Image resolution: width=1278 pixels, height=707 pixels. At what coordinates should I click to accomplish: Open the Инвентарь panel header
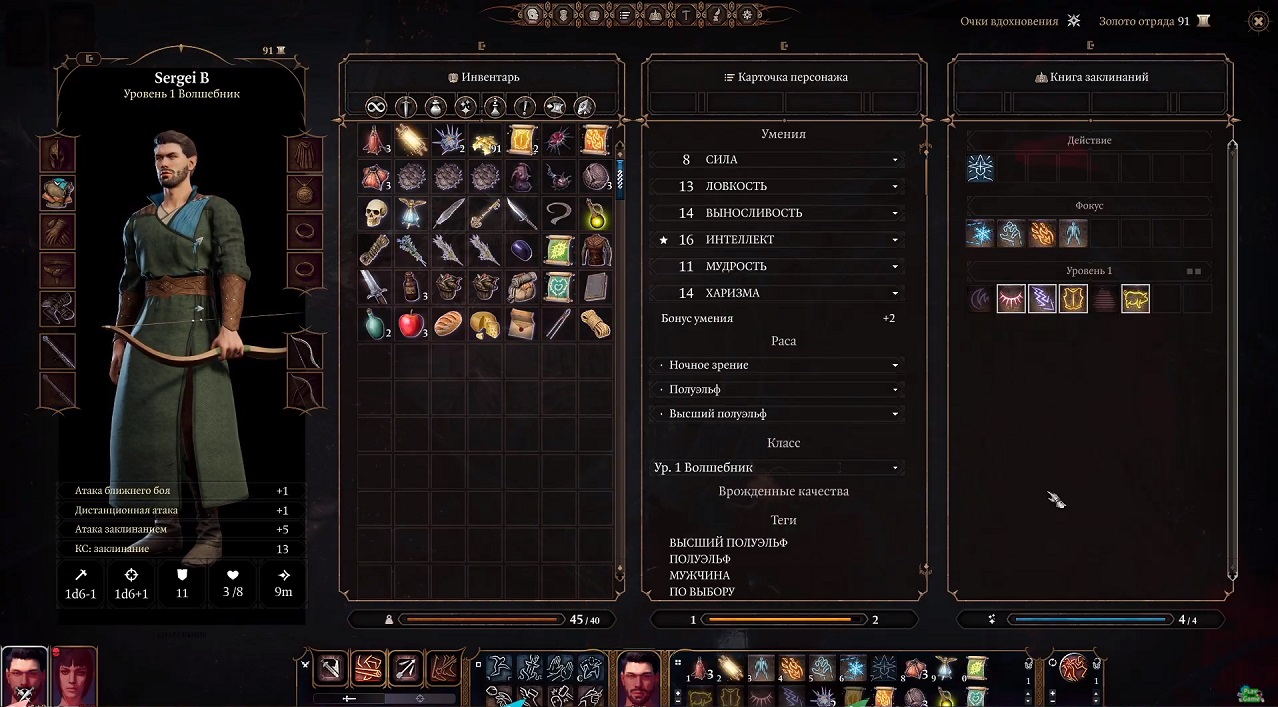482,77
